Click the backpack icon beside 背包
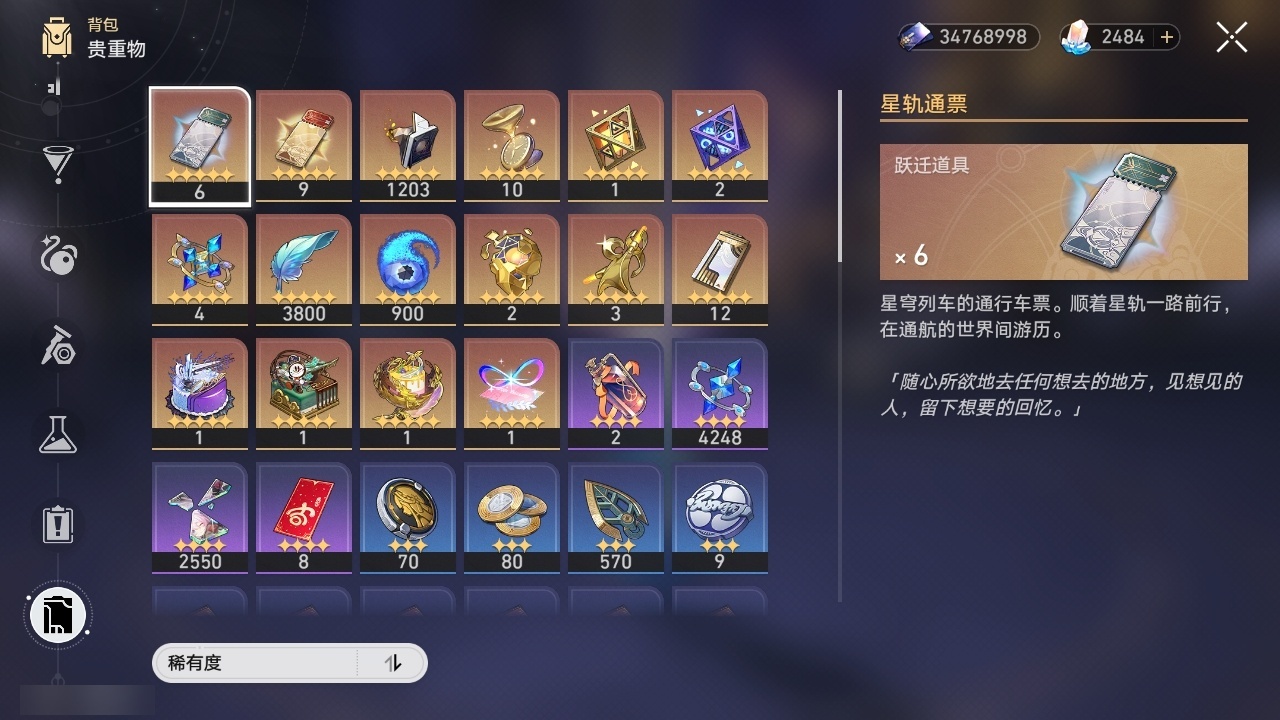The image size is (1280, 720). [57, 38]
